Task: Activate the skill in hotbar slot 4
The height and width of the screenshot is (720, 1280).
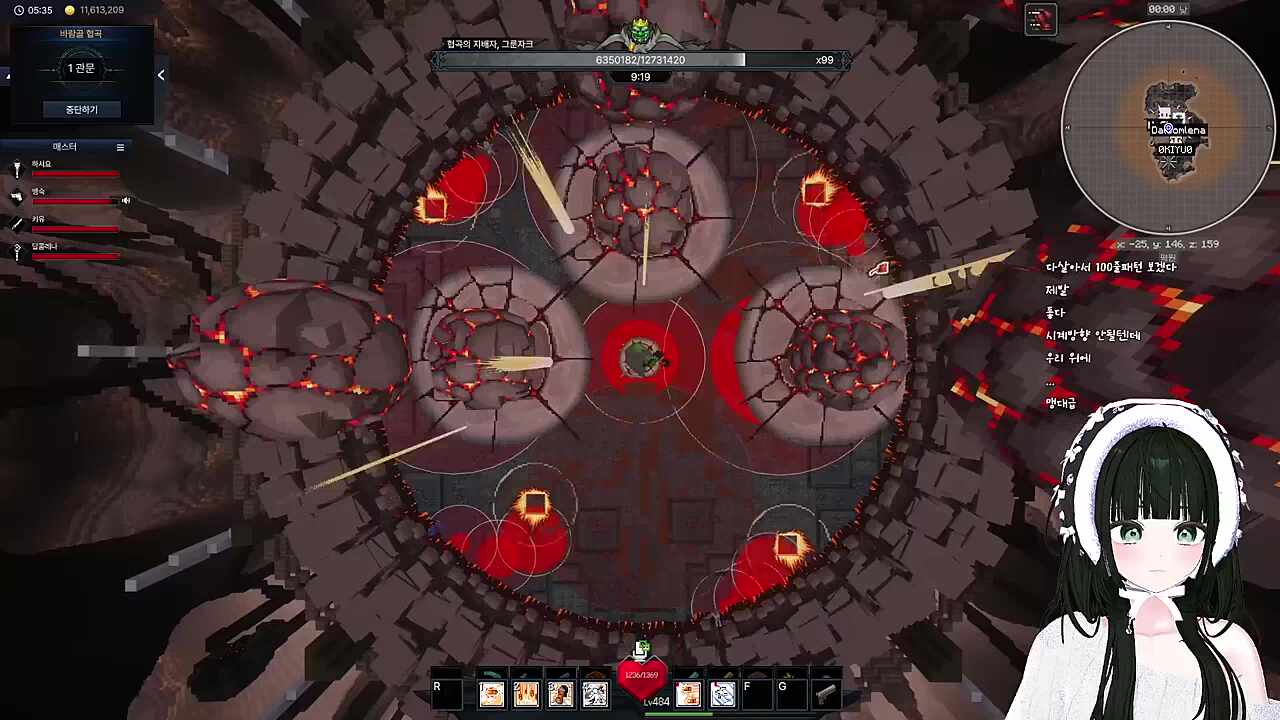Action: [595, 693]
